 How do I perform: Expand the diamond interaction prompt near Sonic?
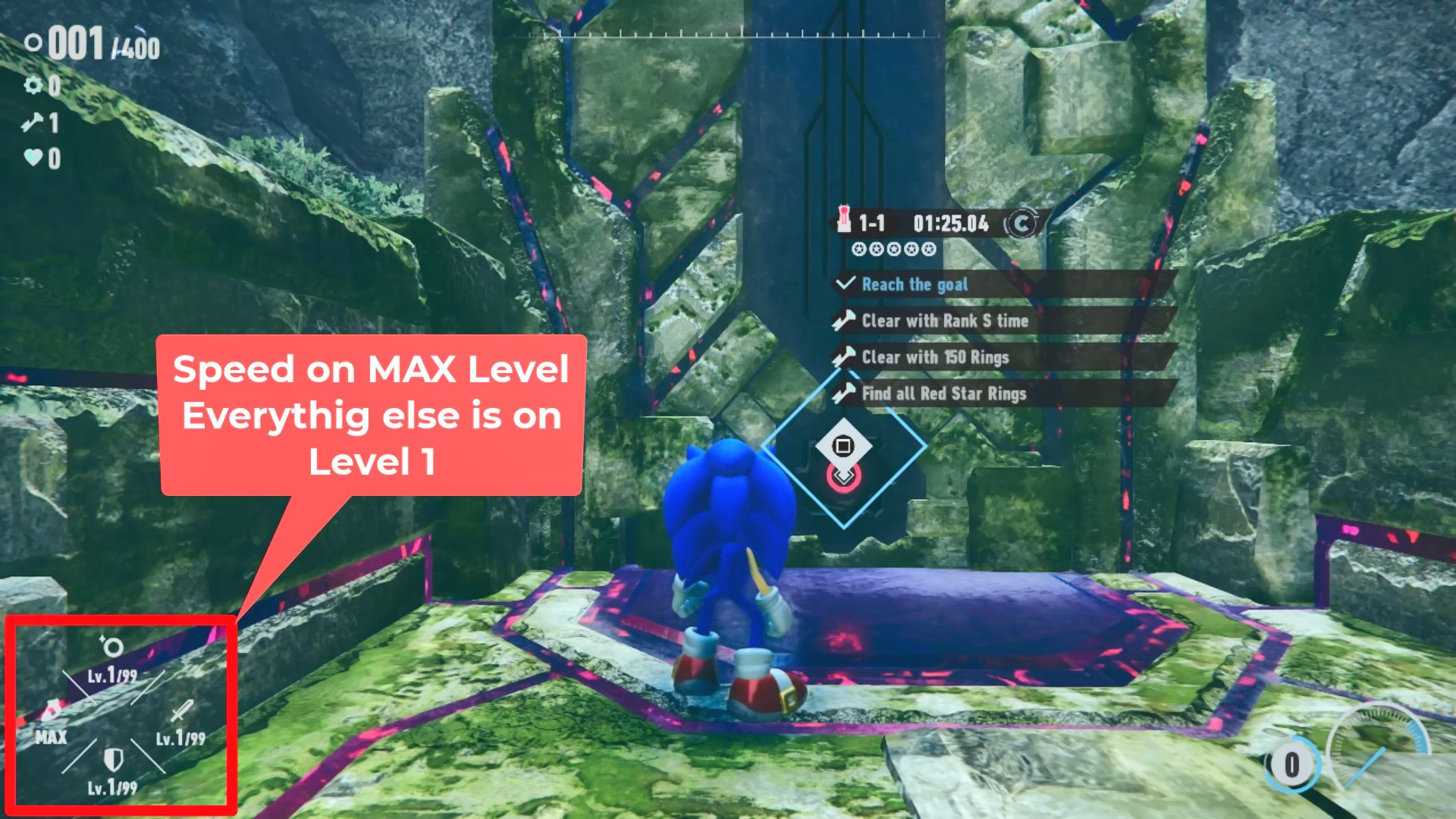coord(842,447)
